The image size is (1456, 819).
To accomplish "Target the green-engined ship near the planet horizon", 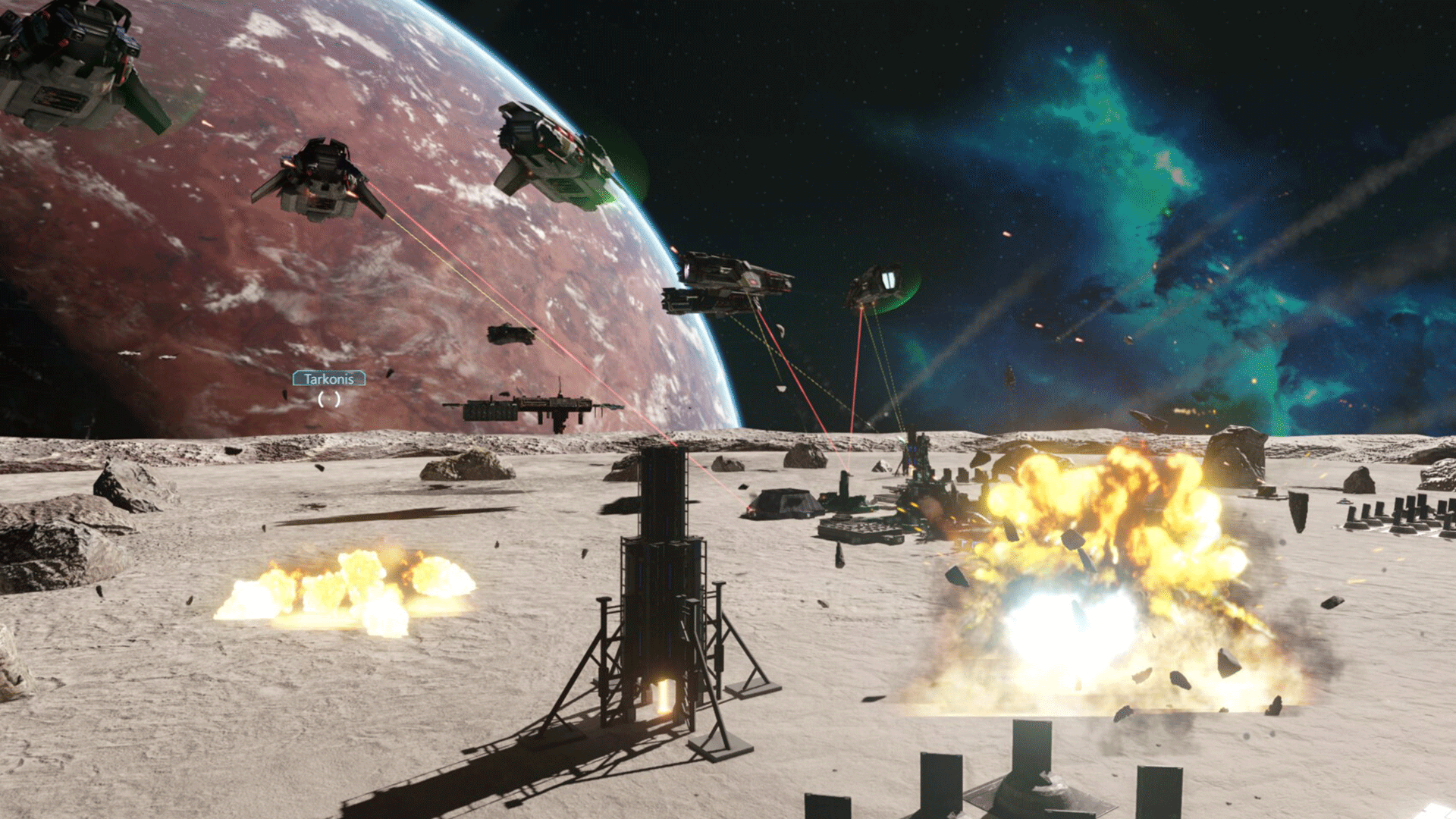I will (x=557, y=152).
